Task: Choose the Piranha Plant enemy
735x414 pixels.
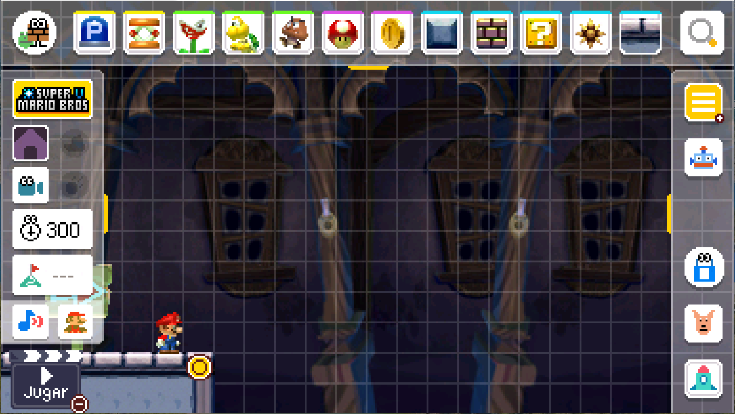Action: [194, 33]
